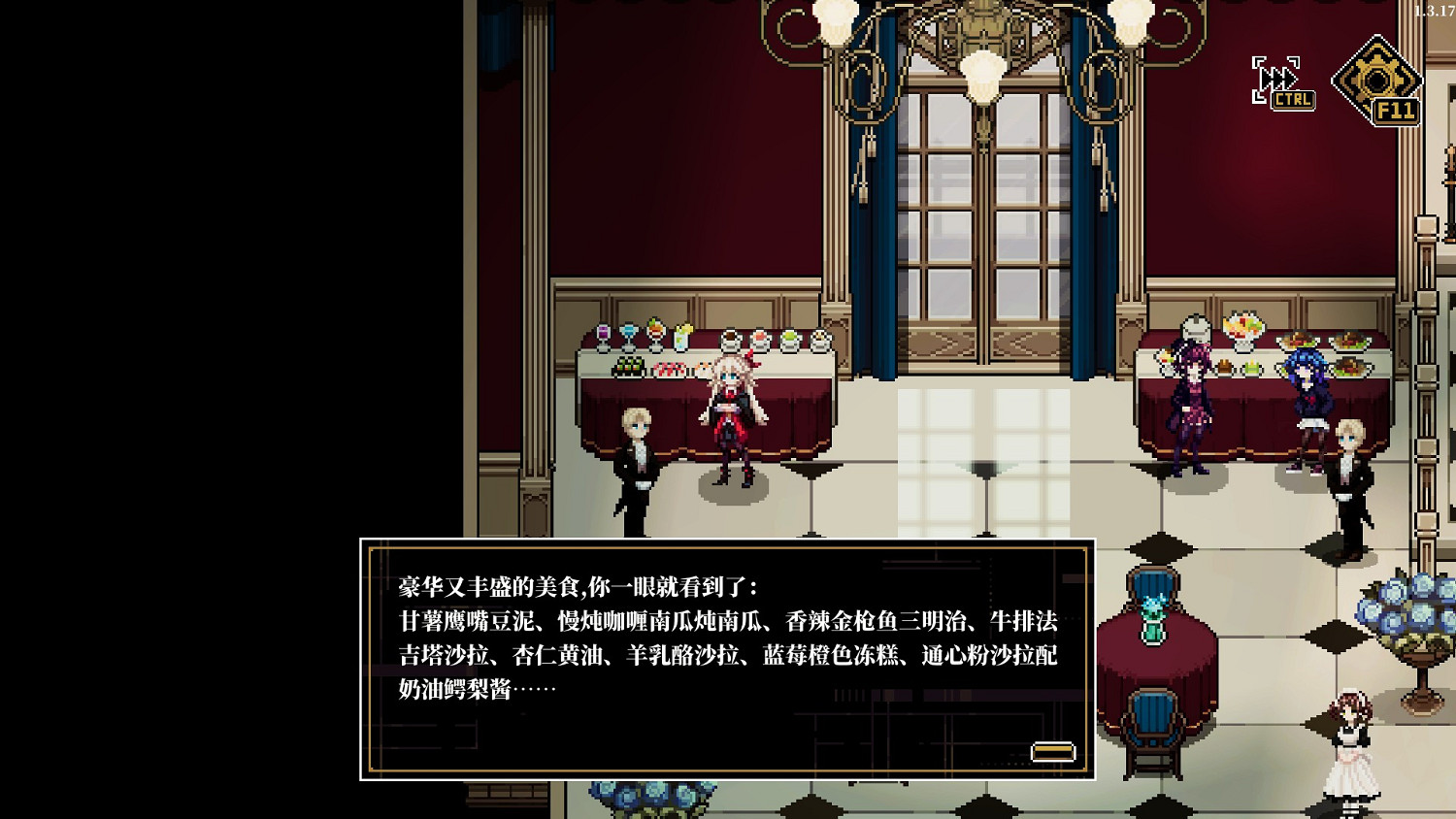This screenshot has height=819, width=1456.
Task: Open the camera tool marked F11
Action: tap(1379, 76)
